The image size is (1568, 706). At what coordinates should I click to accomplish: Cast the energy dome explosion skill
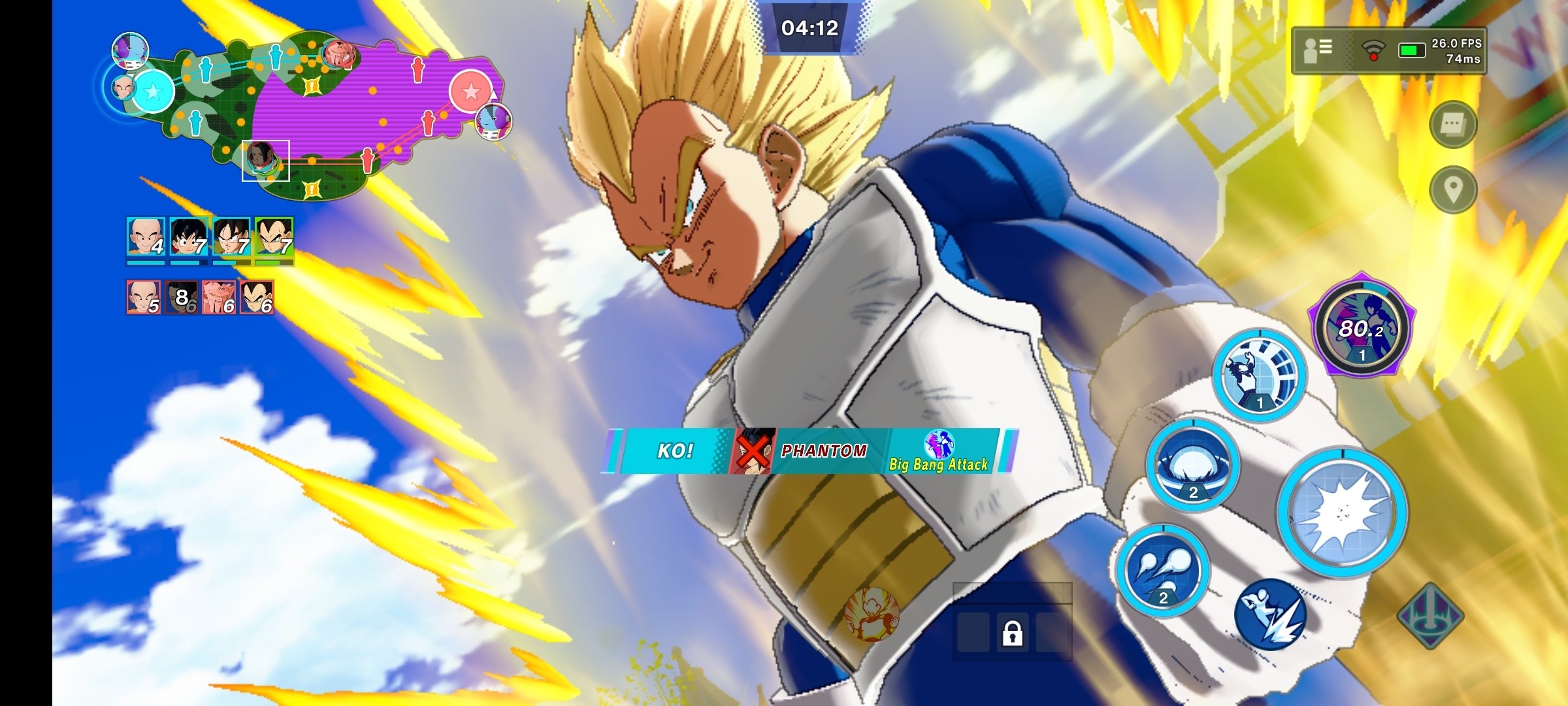1192,465
